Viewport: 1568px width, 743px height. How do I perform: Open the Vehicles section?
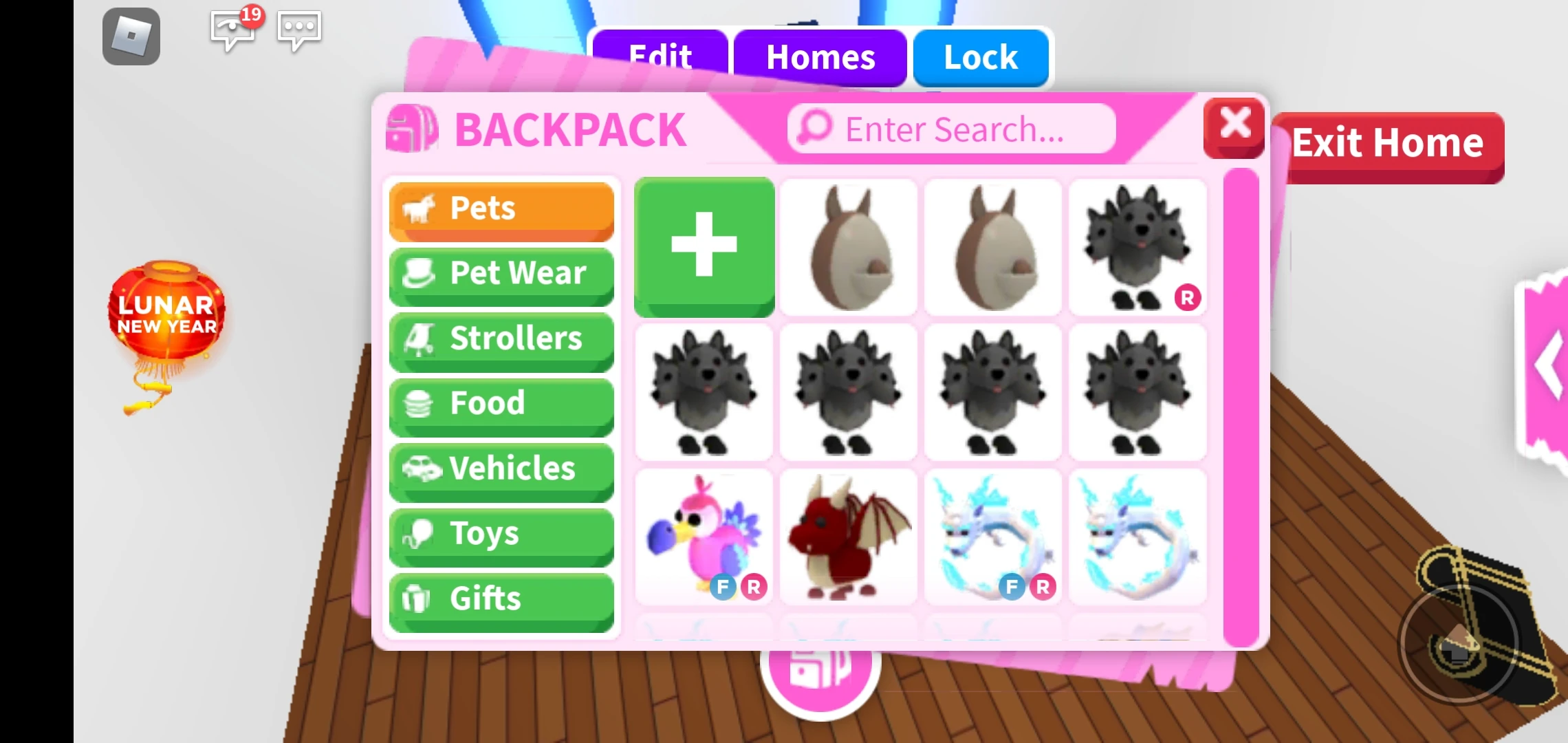(501, 468)
